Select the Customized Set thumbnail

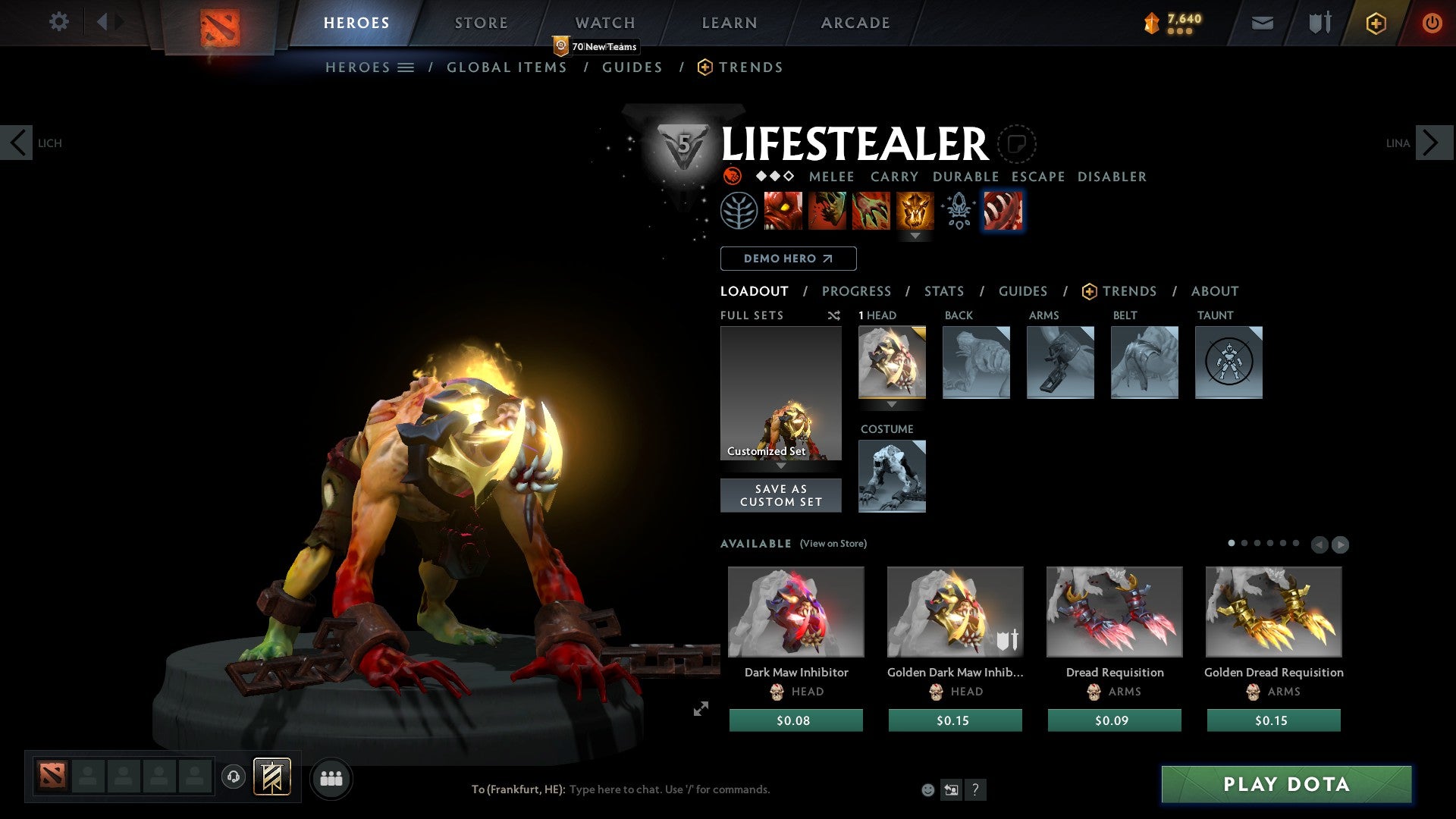click(x=780, y=394)
